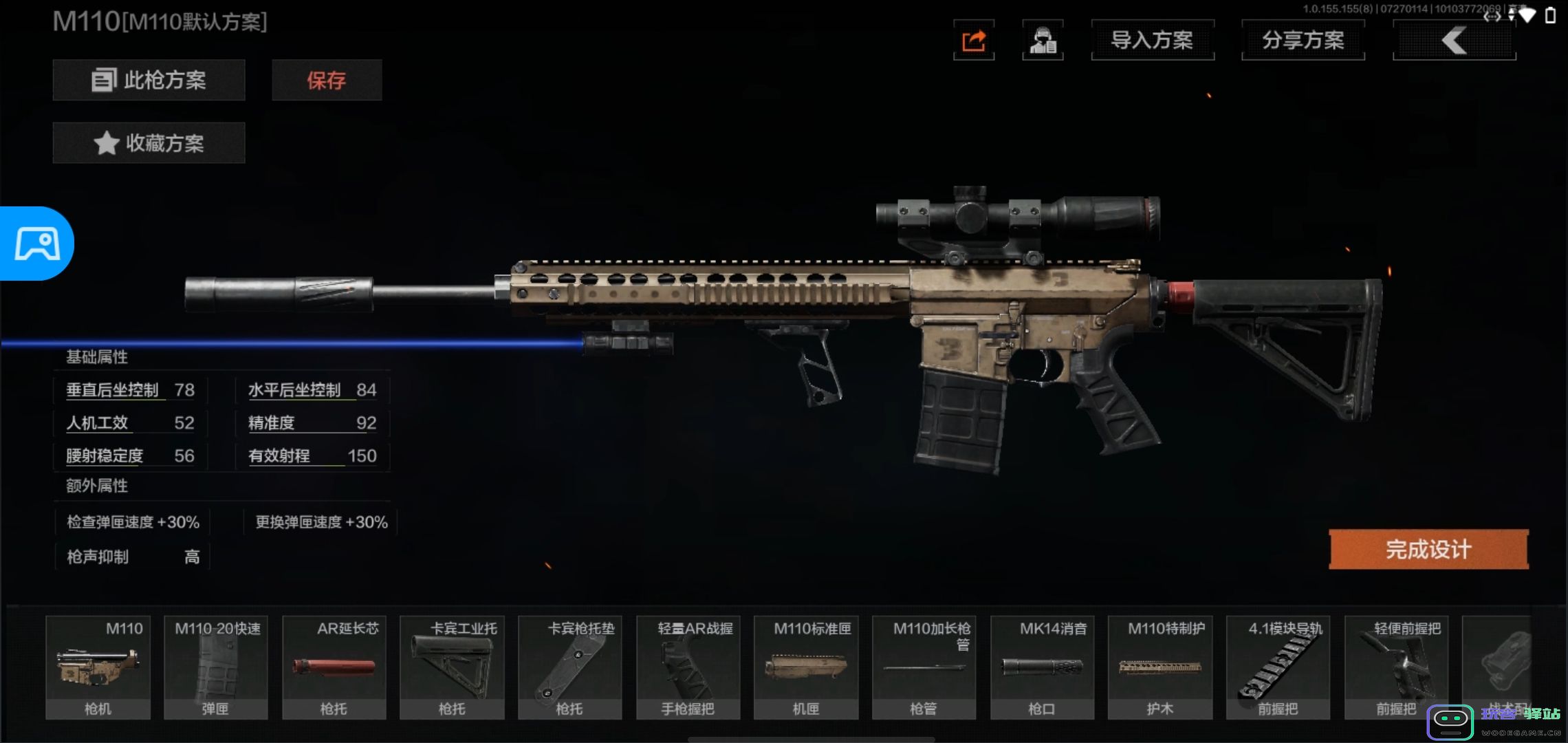
Task: Open the M110特制护 handguard slot
Action: click(1160, 667)
